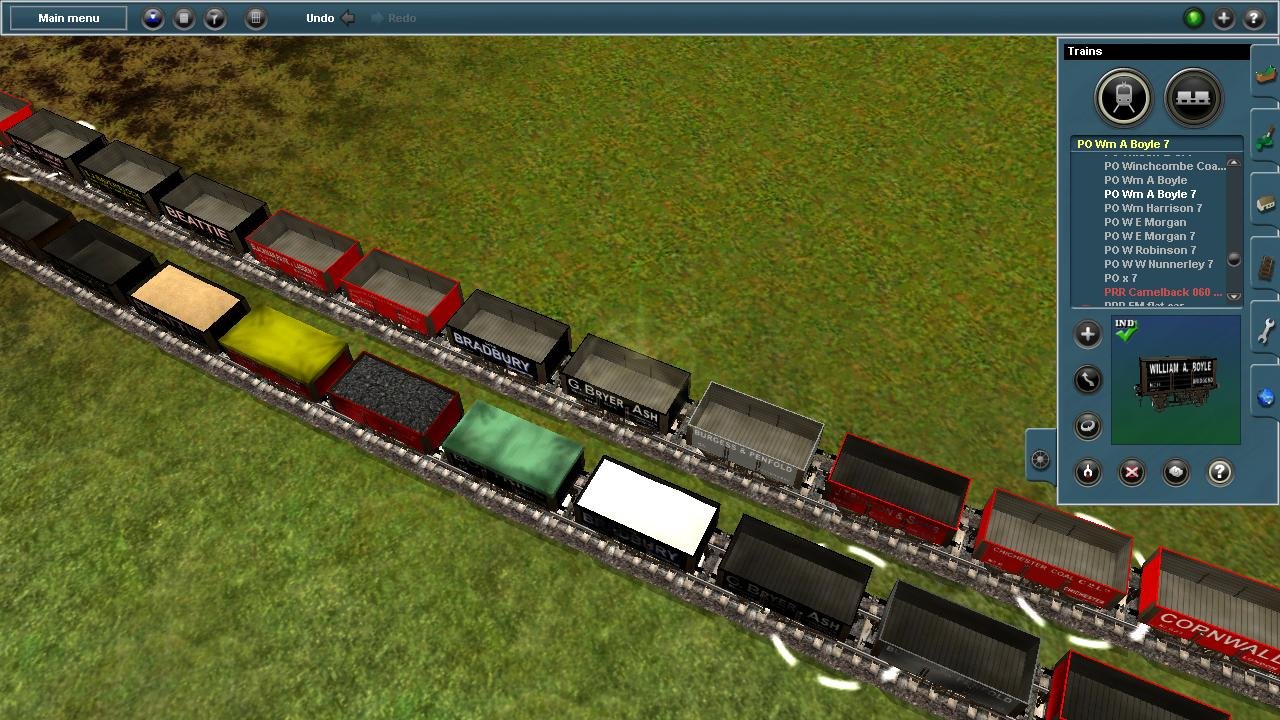Activate the add train plus tool
The width and height of the screenshot is (1280, 720).
(1088, 334)
